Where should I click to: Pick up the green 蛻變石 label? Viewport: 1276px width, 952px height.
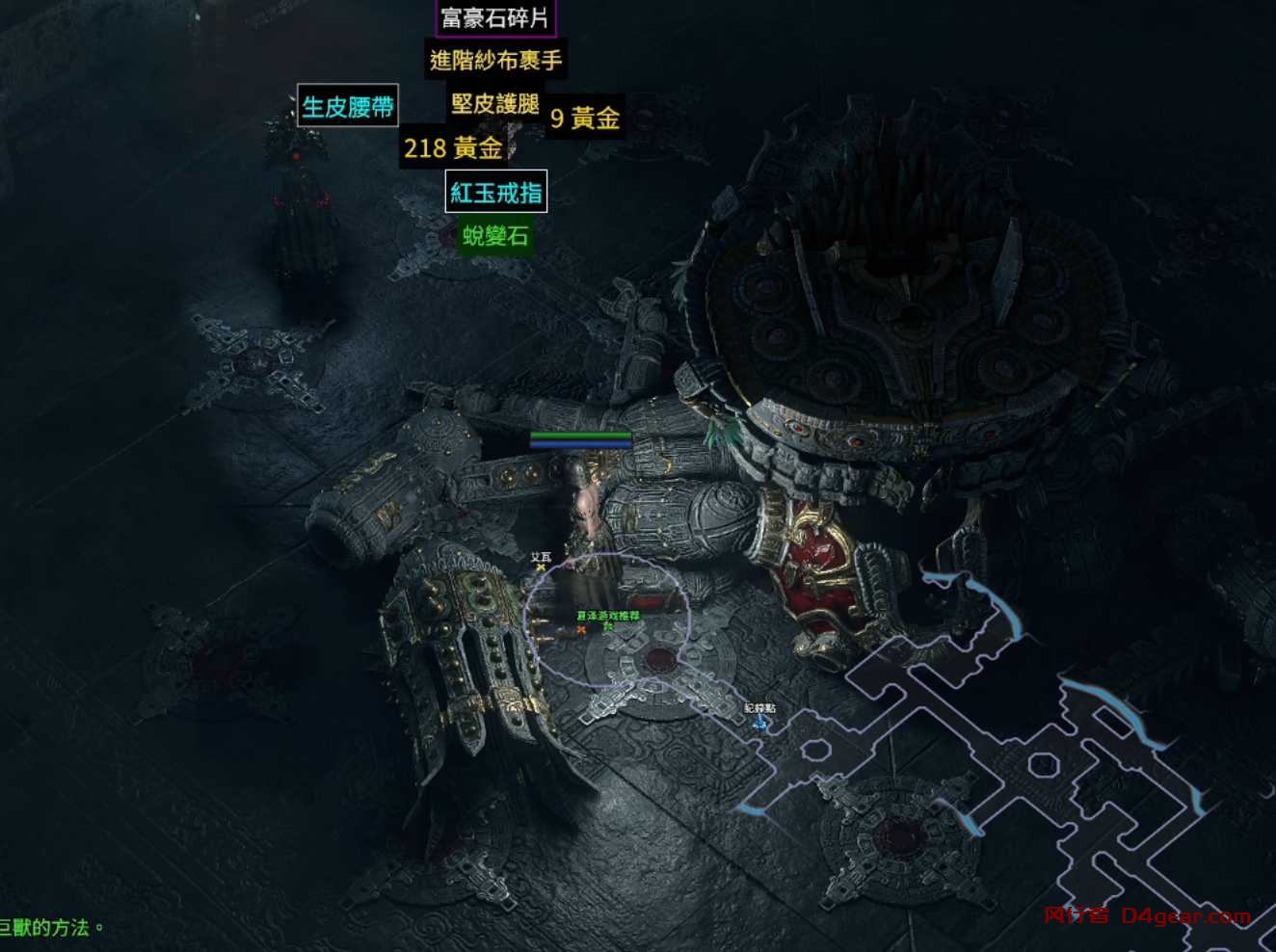click(x=495, y=235)
